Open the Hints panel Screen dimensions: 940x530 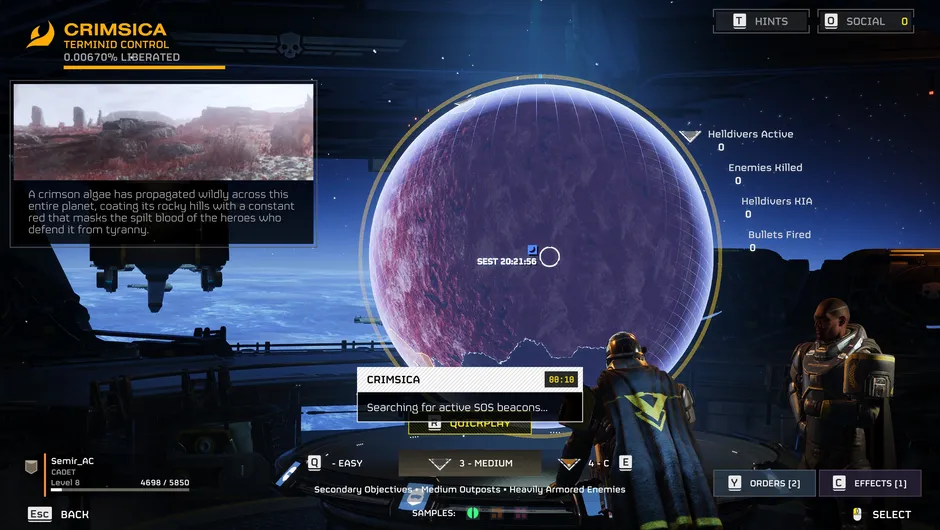pos(761,21)
